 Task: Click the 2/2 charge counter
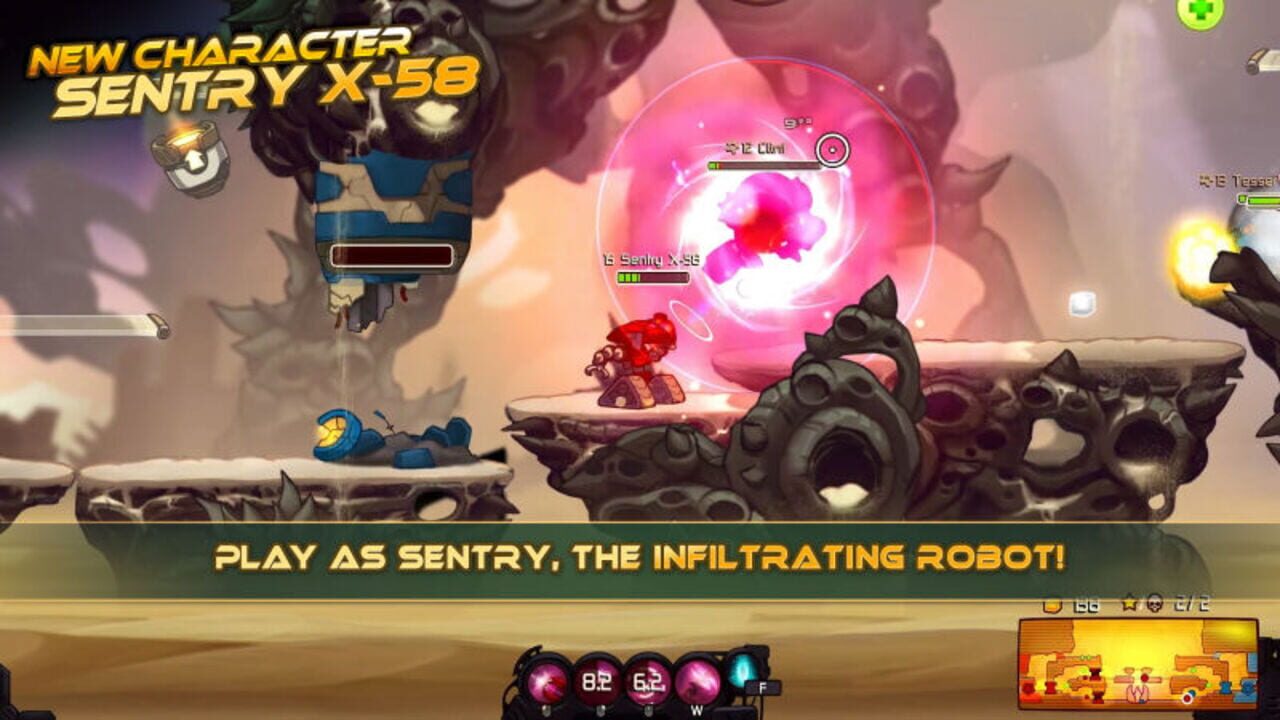(1190, 605)
